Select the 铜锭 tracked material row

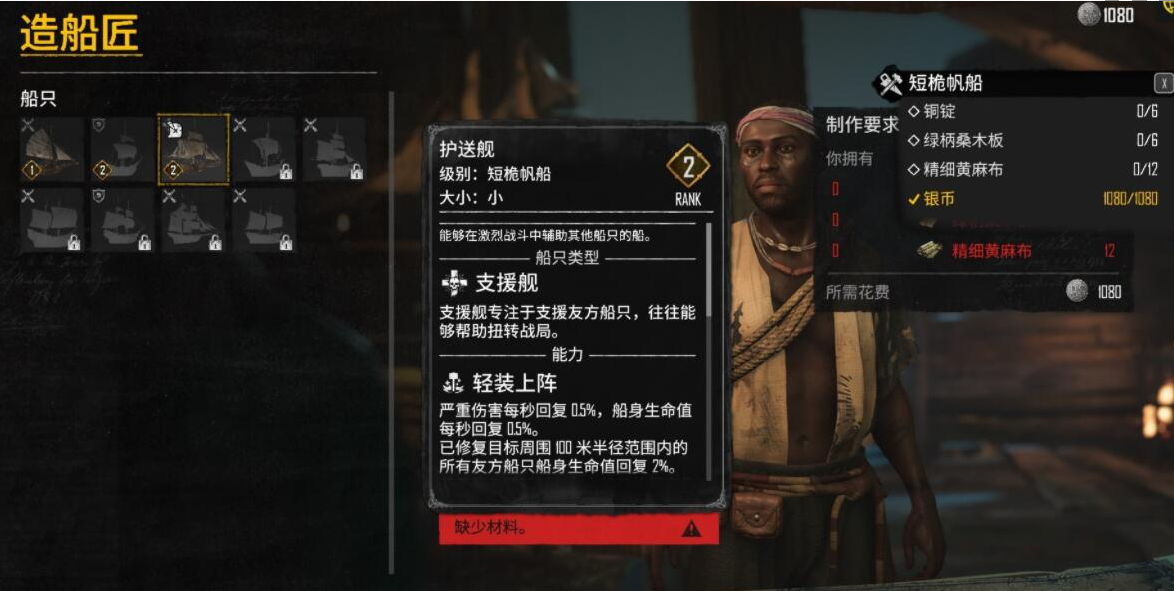pos(1032,111)
